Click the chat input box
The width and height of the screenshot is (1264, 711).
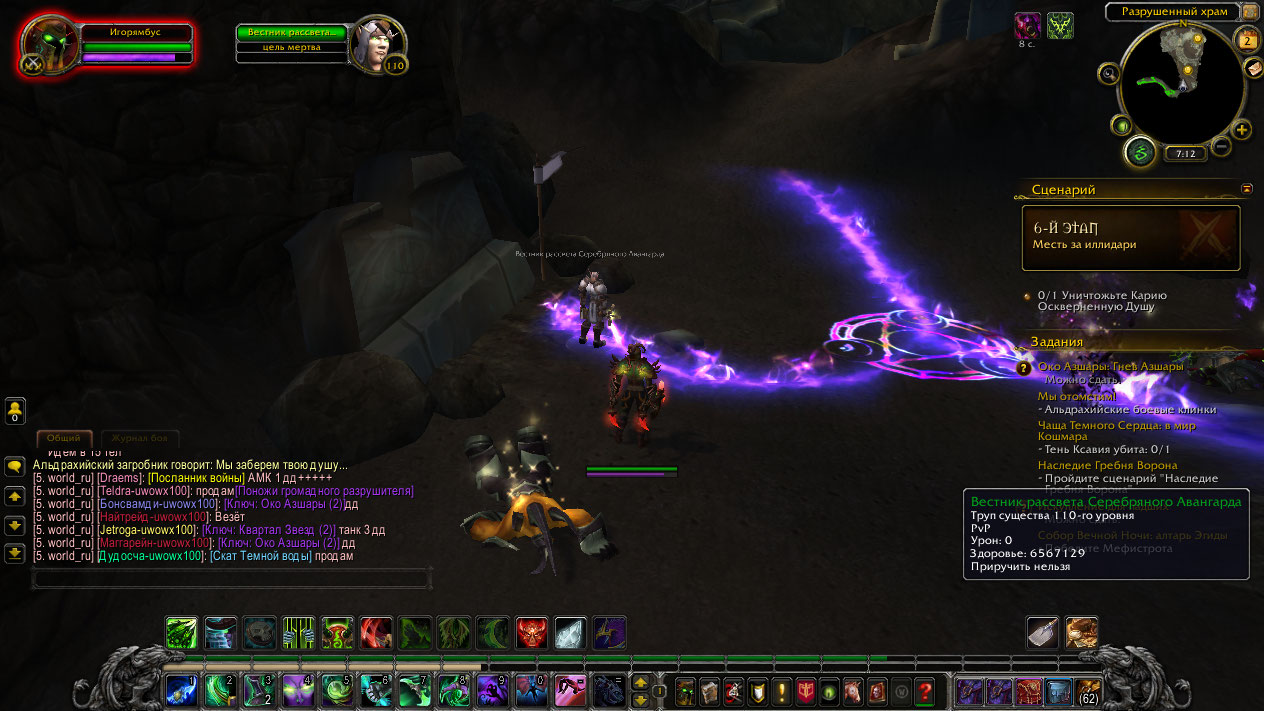click(230, 578)
